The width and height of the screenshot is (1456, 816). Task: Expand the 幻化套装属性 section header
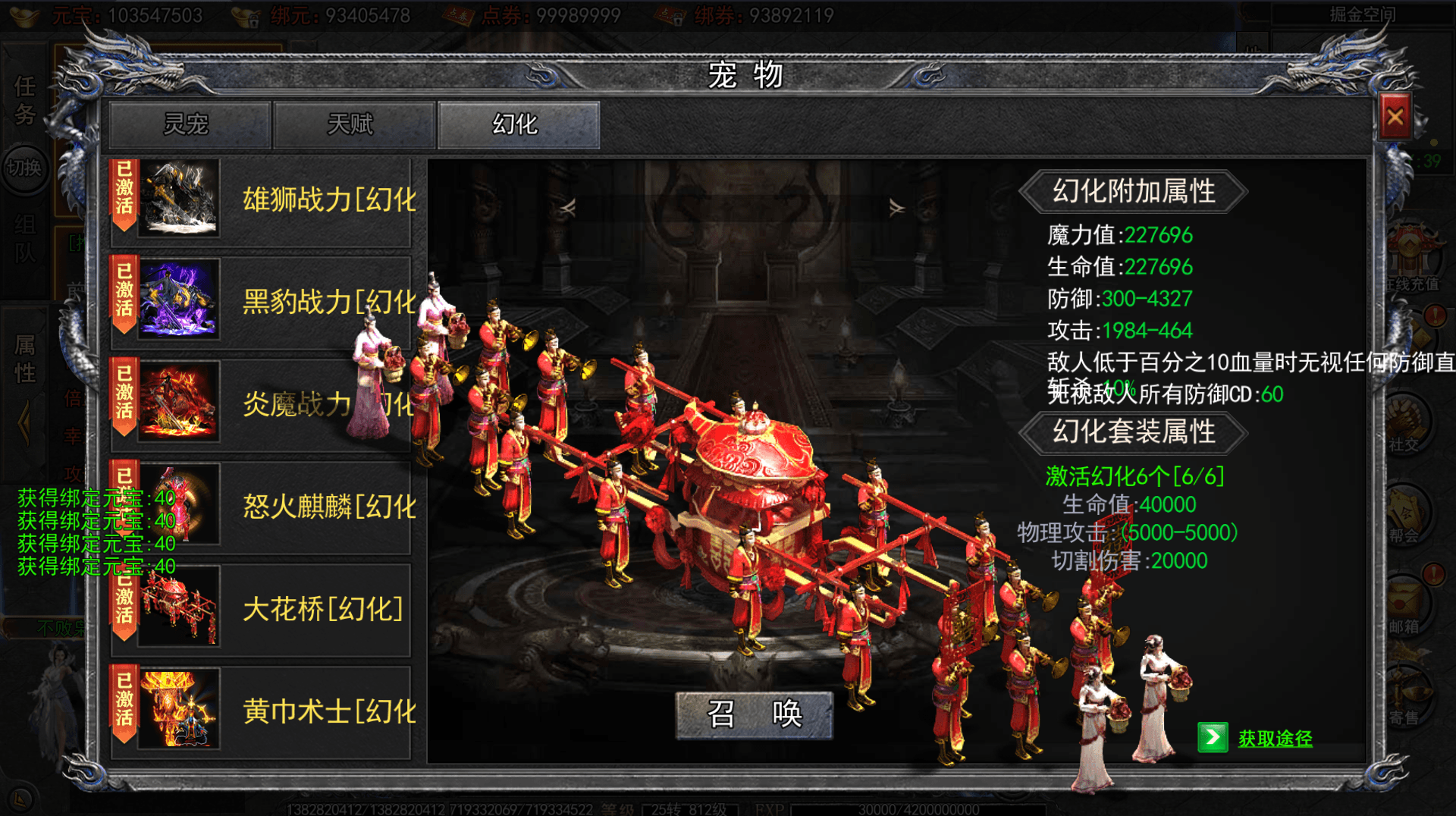click(1134, 433)
